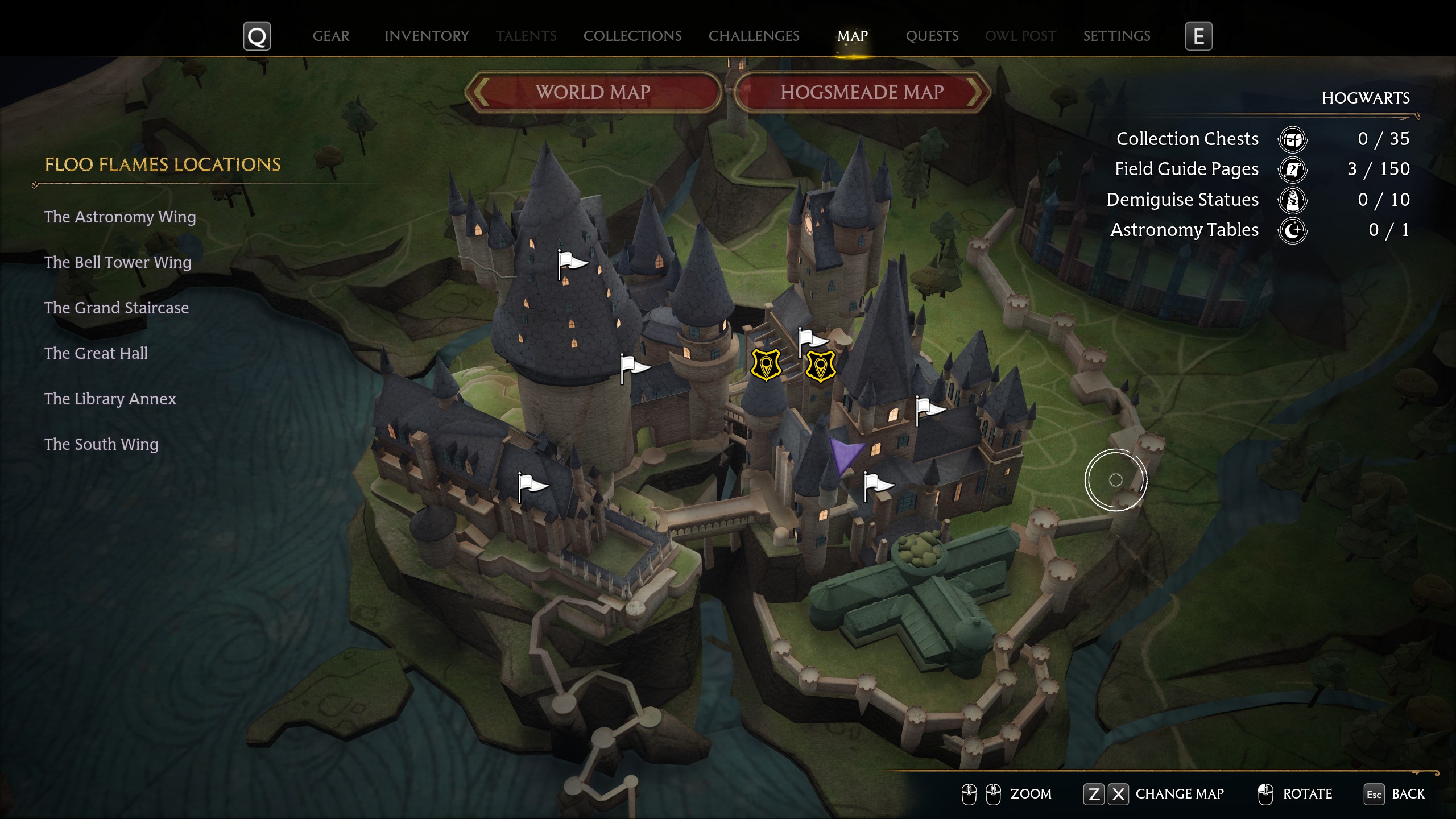Choose The Library Annex Floo Flame

point(110,399)
